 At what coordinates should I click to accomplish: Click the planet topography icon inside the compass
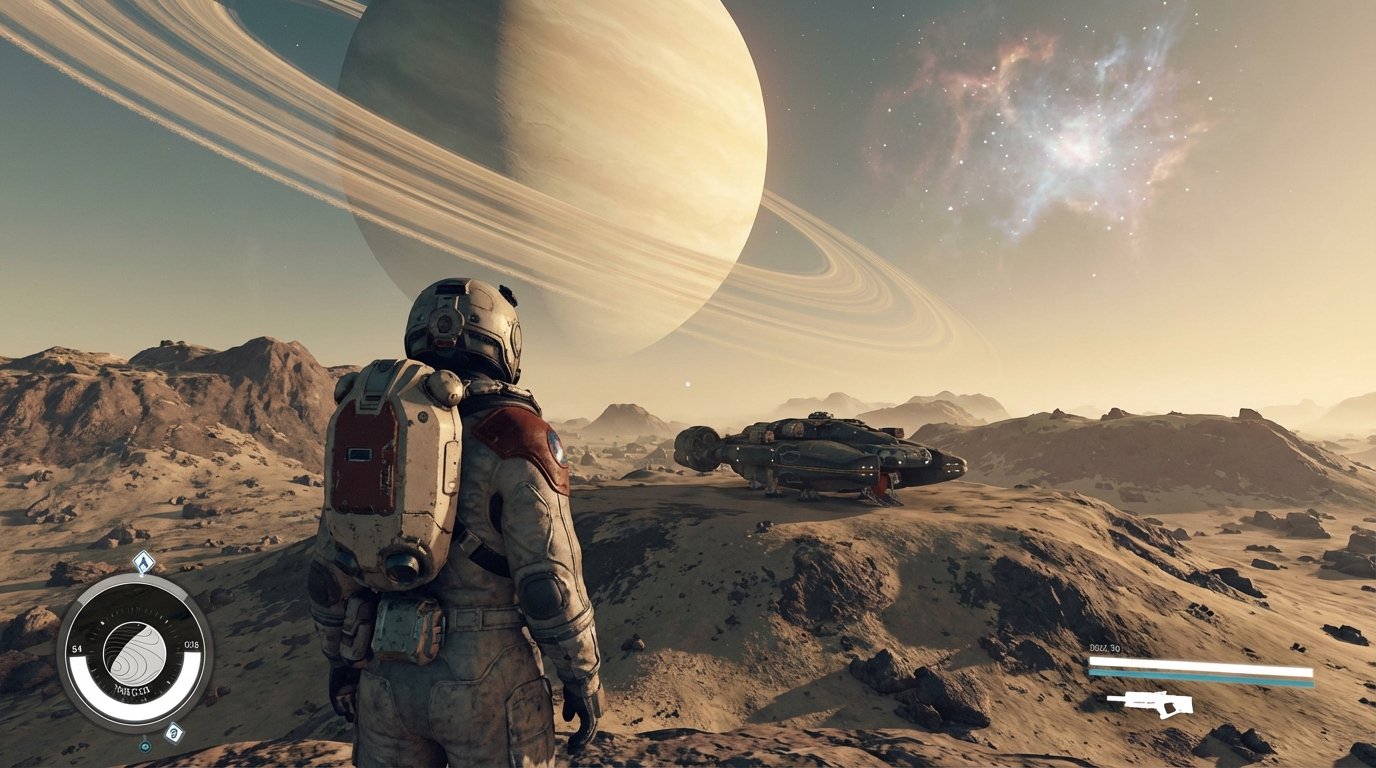tap(134, 655)
